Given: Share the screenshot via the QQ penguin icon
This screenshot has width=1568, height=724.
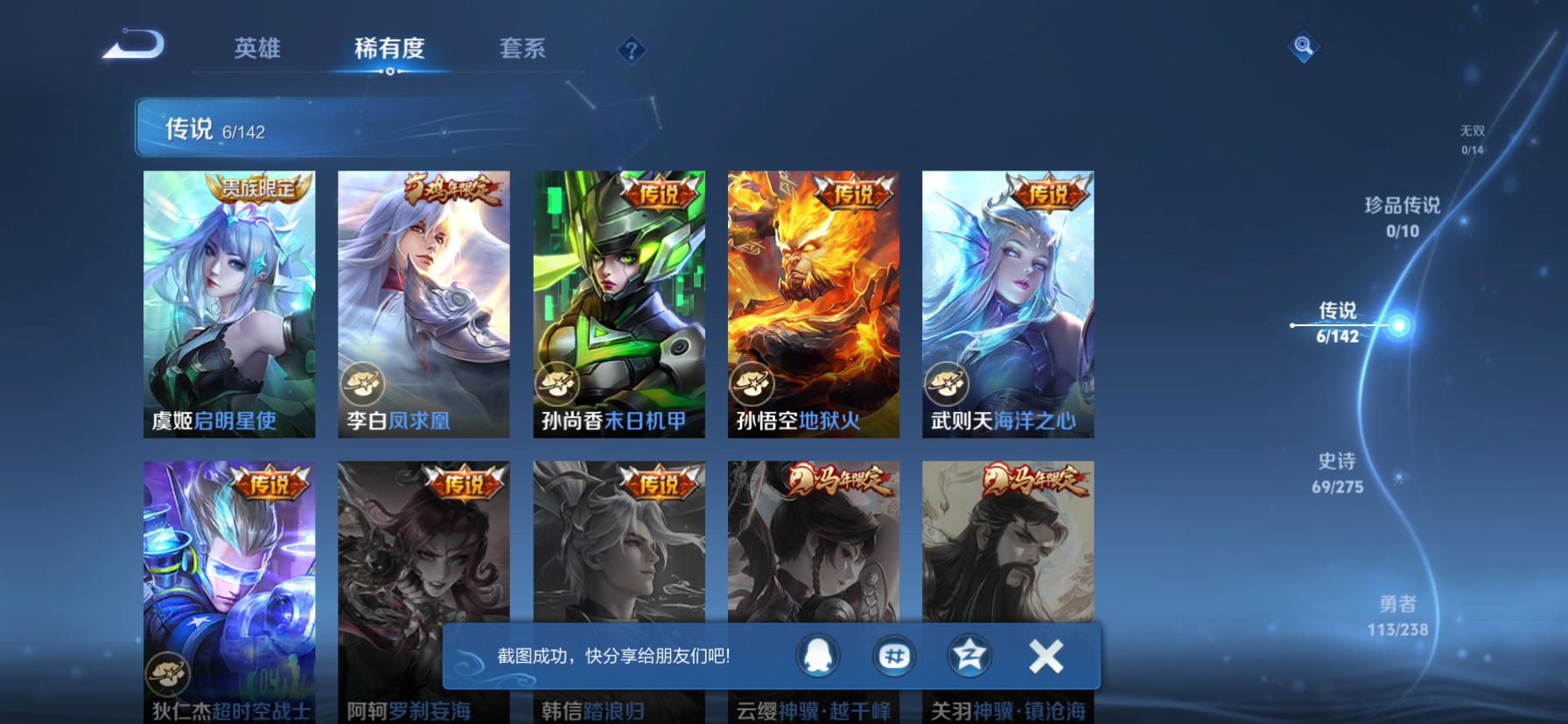Looking at the screenshot, I should 819,657.
